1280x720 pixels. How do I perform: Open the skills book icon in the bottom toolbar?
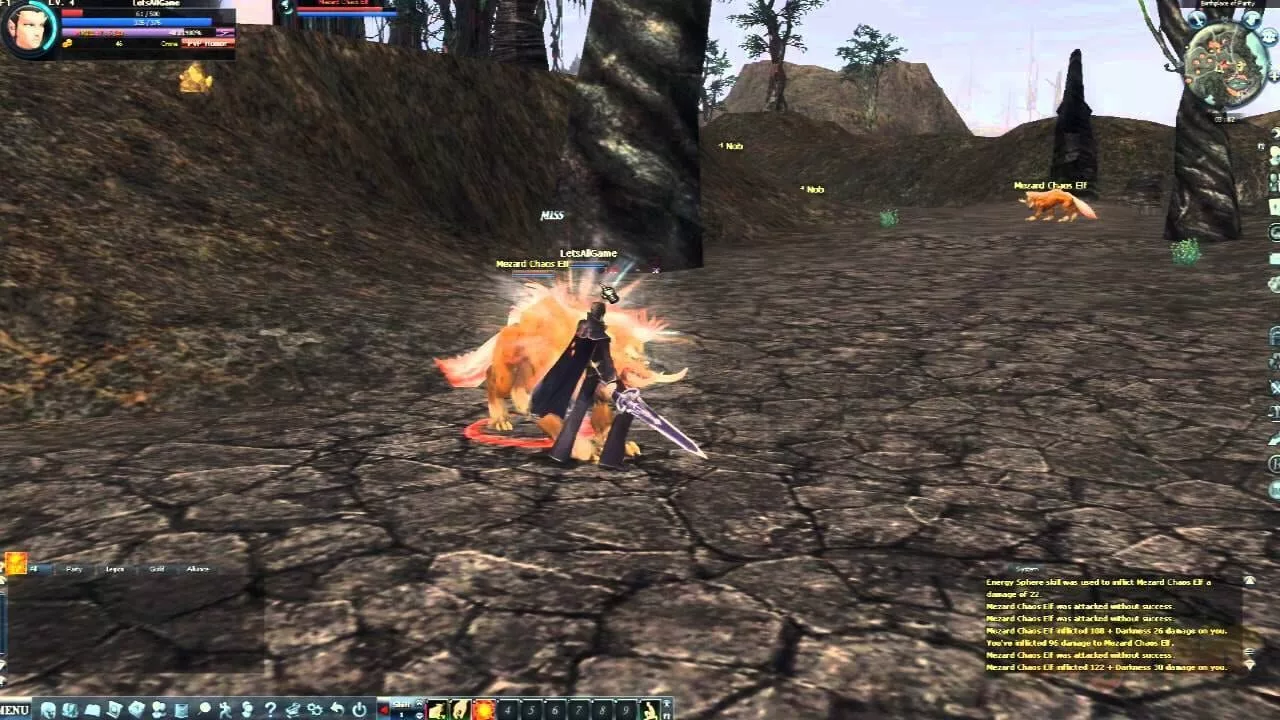point(93,708)
